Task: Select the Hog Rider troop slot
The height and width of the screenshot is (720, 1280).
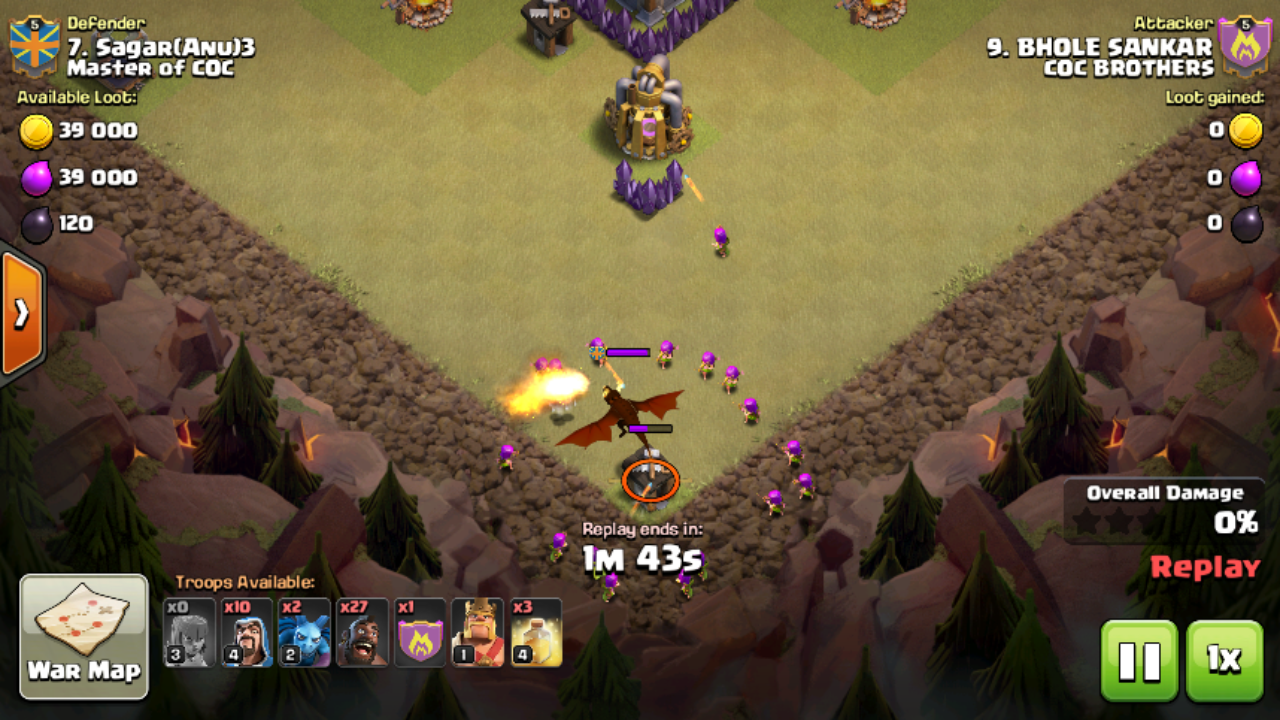Action: tap(362, 632)
